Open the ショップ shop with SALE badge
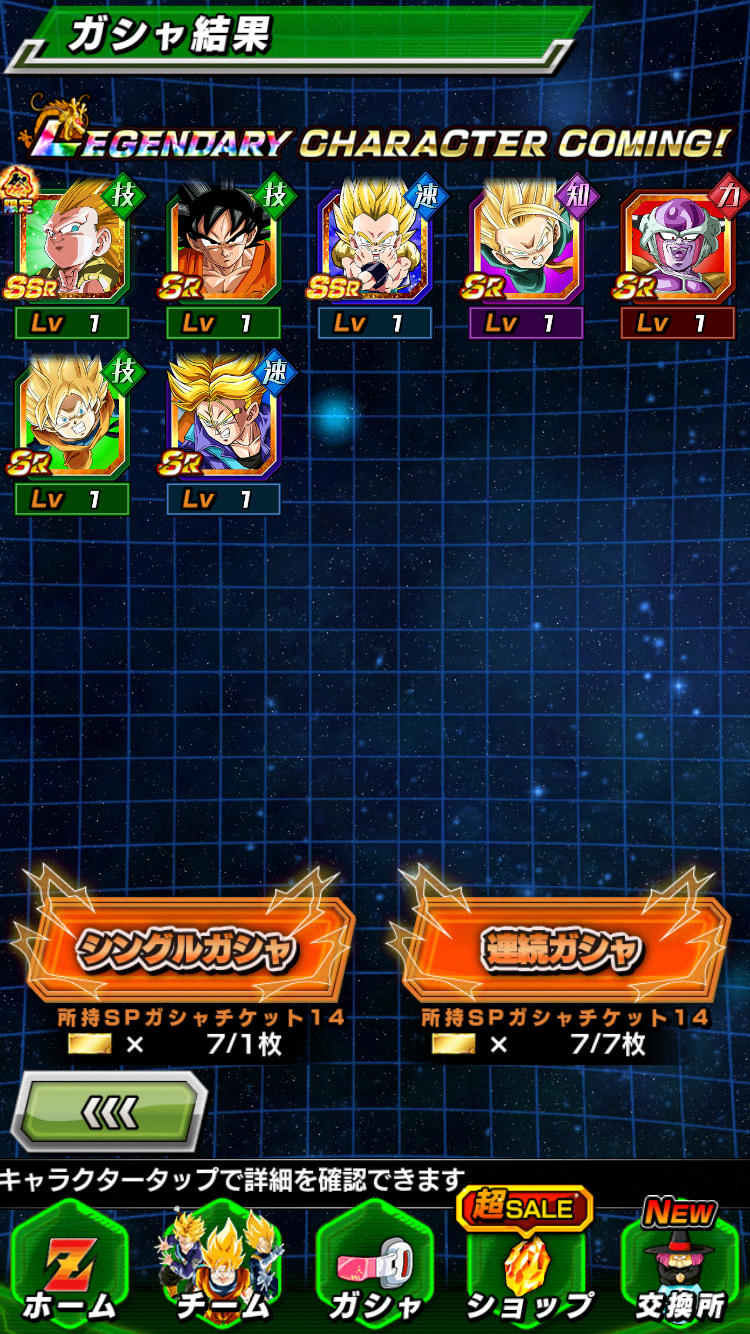The height and width of the screenshot is (1334, 750). point(528,1270)
